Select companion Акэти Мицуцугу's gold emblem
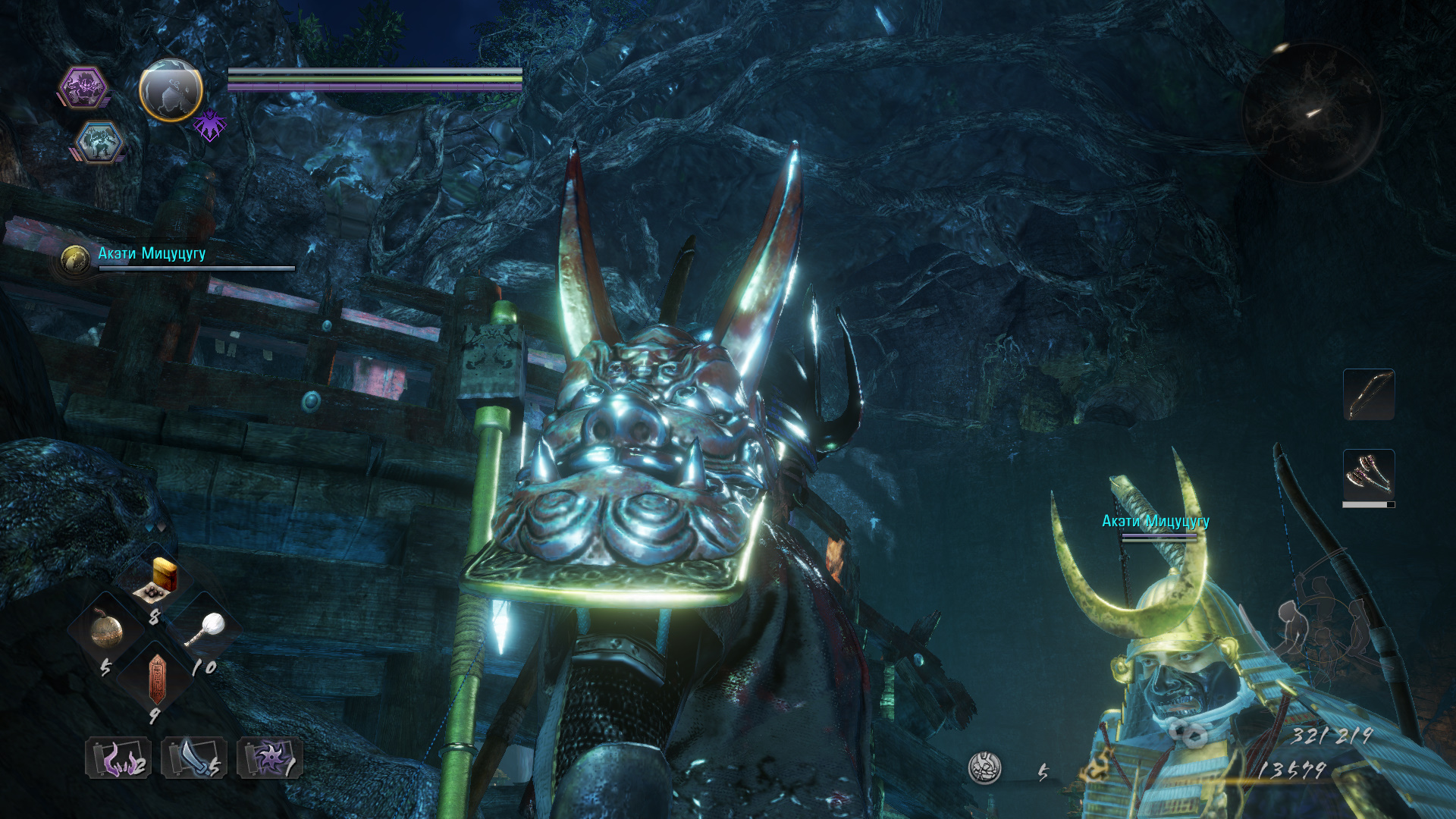The image size is (1456, 819). [x=75, y=260]
